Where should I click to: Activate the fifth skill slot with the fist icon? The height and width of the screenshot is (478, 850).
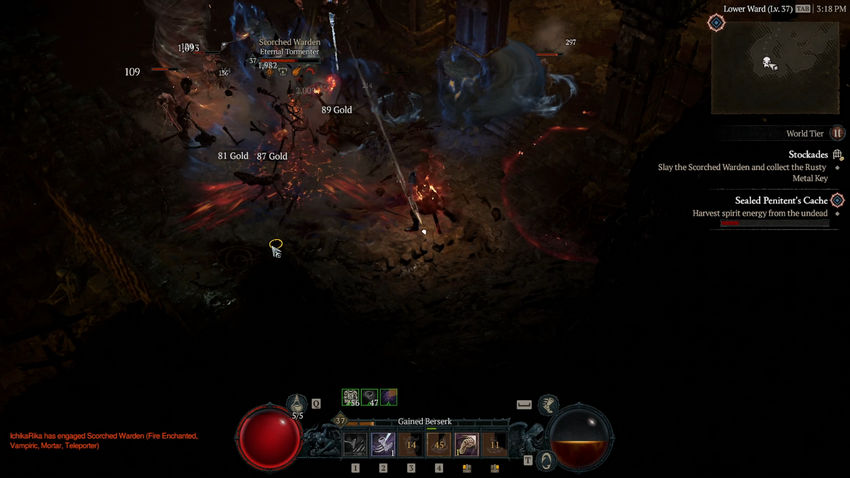point(467,444)
